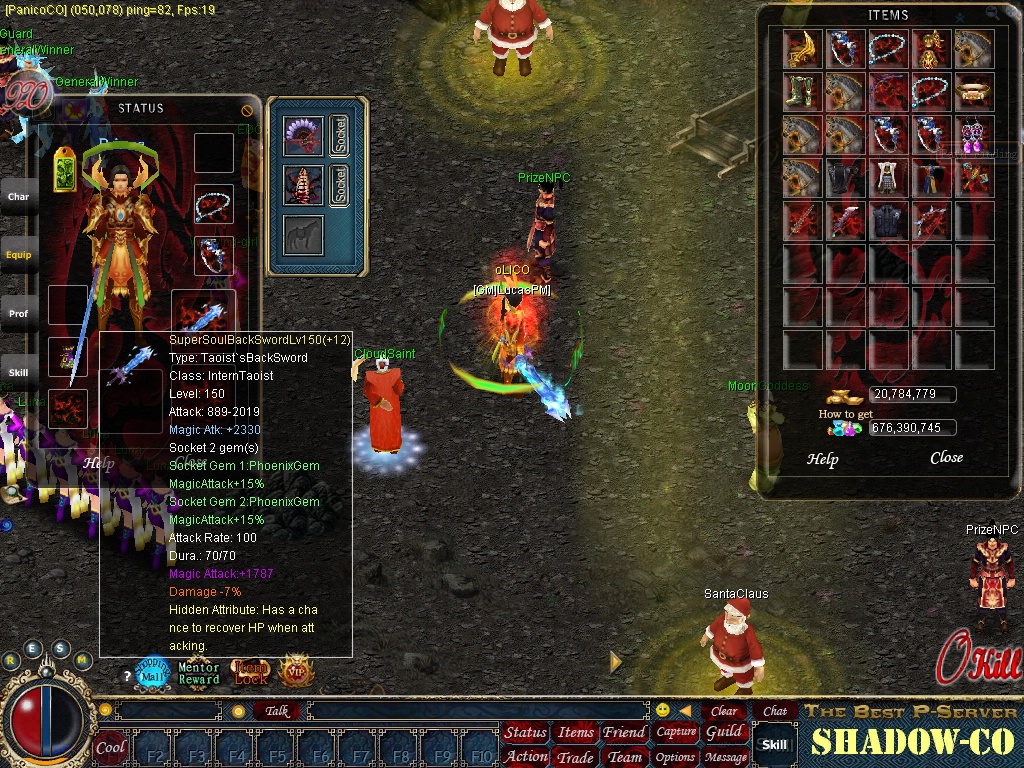Image resolution: width=1024 pixels, height=768 pixels.
Task: Close the Items inventory panel
Action: pyautogui.click(x=946, y=458)
